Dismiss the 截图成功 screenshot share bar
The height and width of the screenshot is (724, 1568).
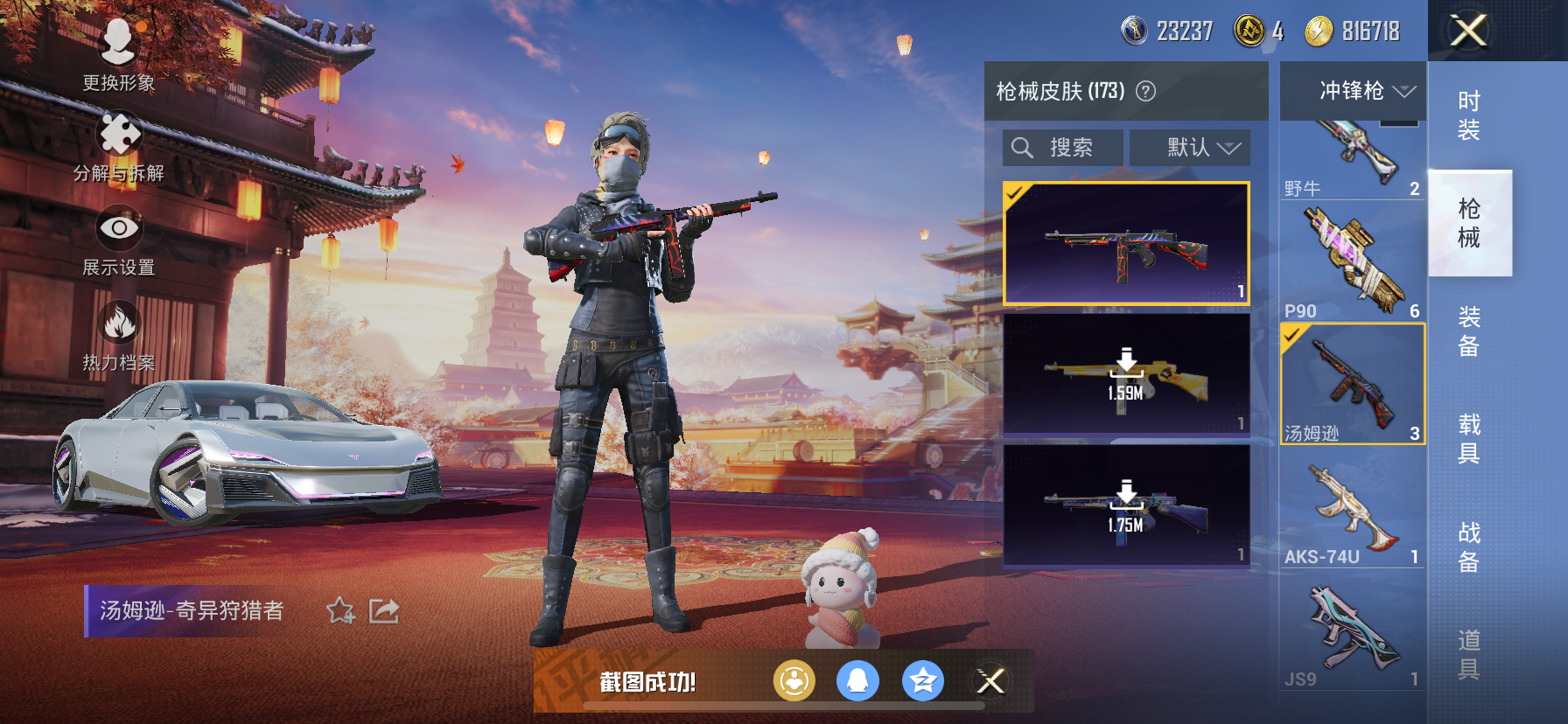pyautogui.click(x=990, y=681)
